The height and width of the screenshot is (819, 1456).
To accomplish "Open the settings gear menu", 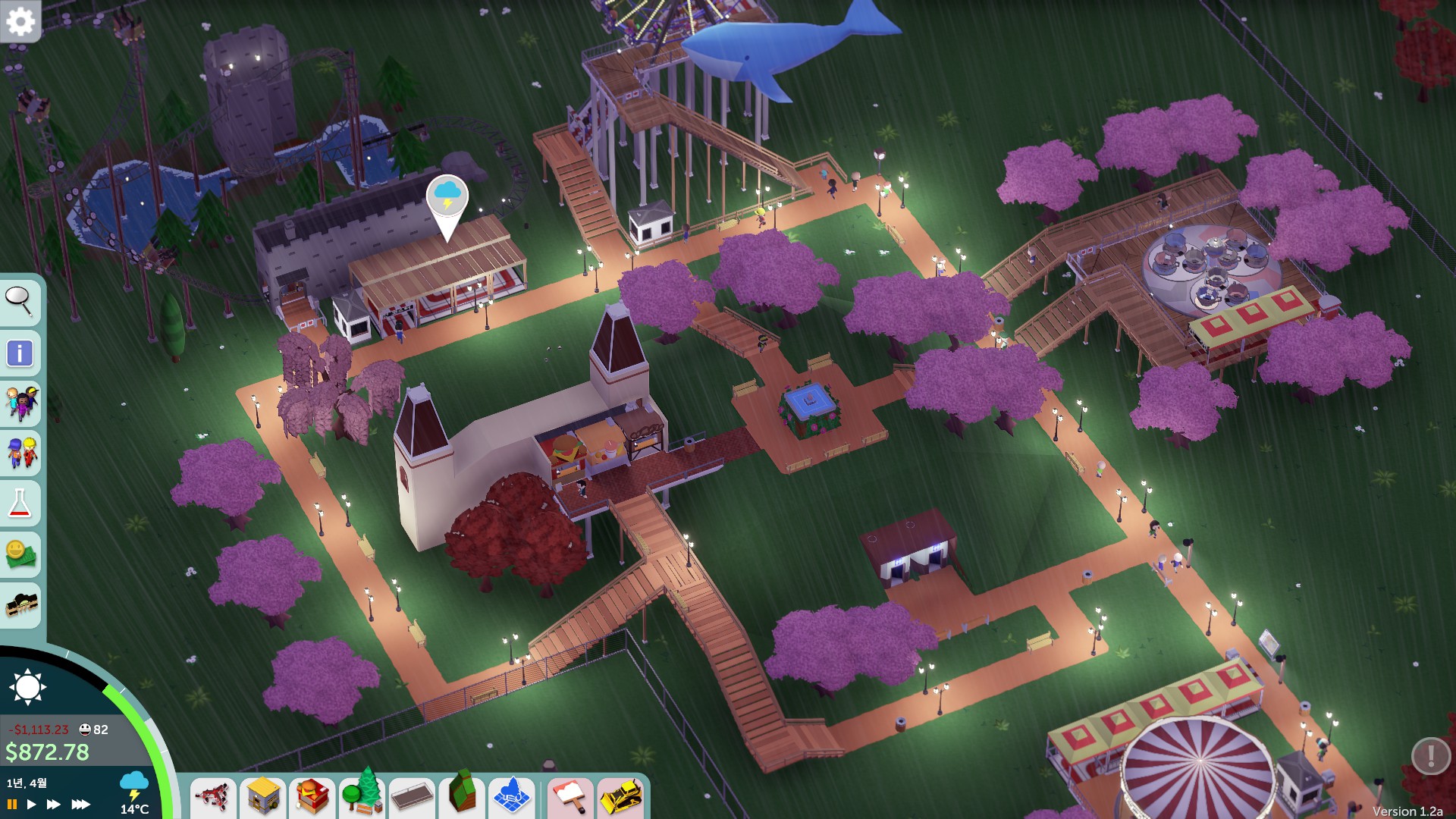I will (x=20, y=21).
